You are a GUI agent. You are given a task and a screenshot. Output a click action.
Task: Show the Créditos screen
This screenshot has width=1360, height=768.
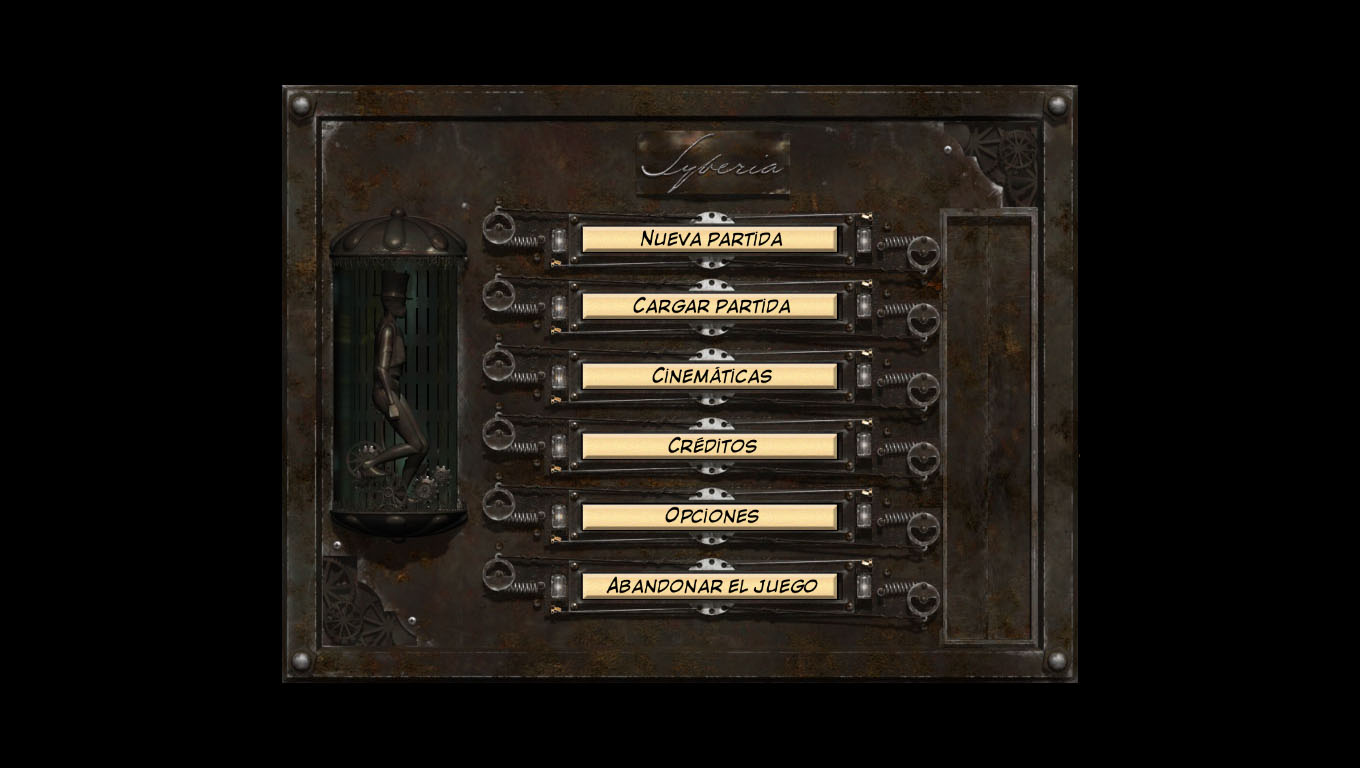(710, 446)
